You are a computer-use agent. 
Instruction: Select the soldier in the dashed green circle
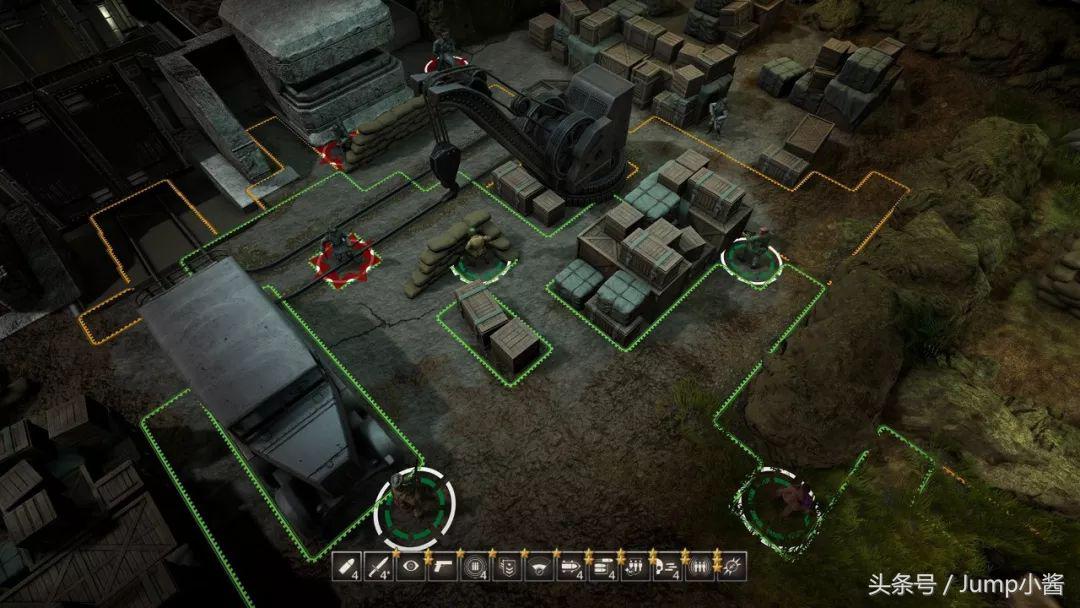coord(776,503)
